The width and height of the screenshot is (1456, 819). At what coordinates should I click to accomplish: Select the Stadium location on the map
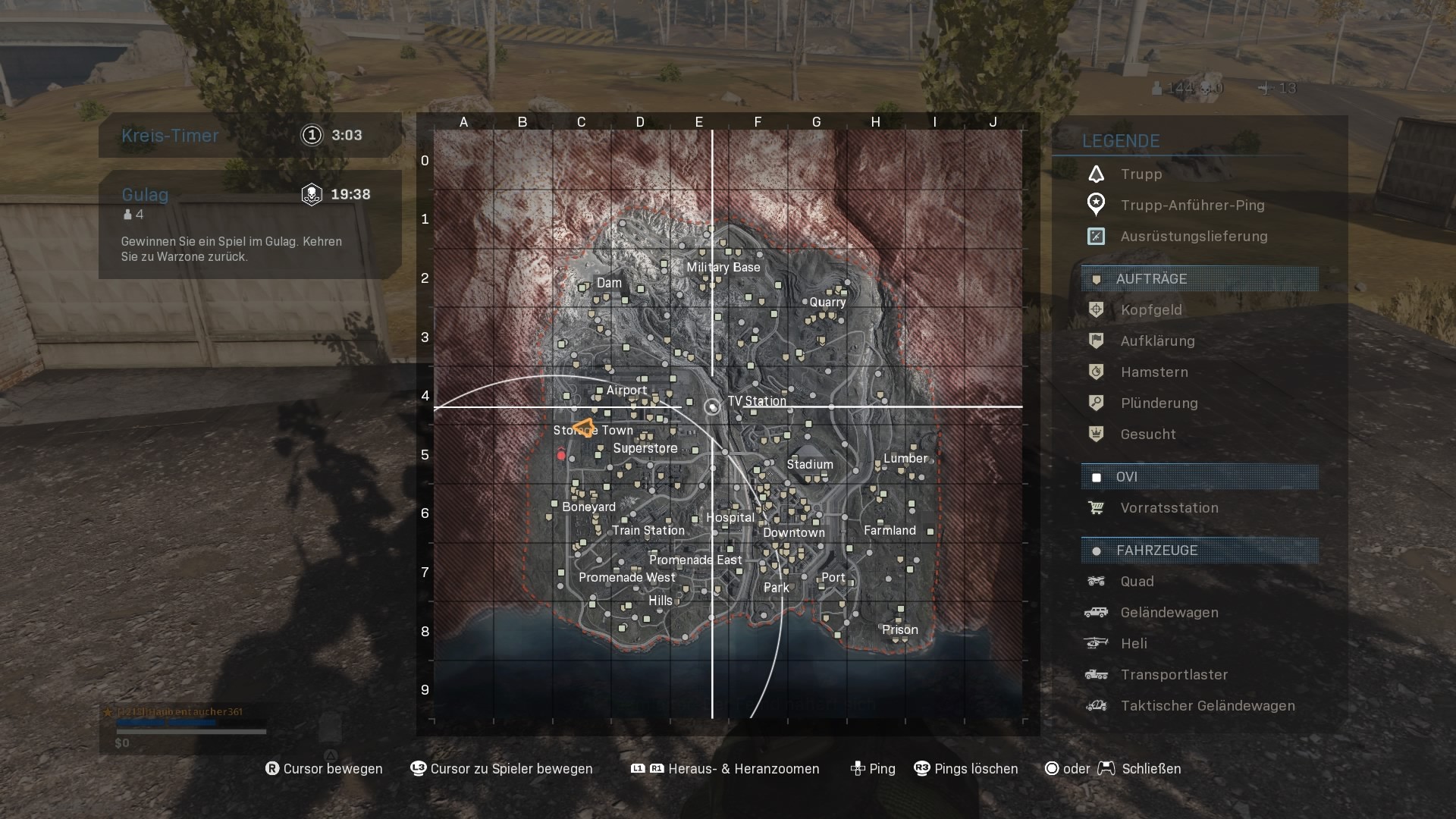[x=810, y=464]
